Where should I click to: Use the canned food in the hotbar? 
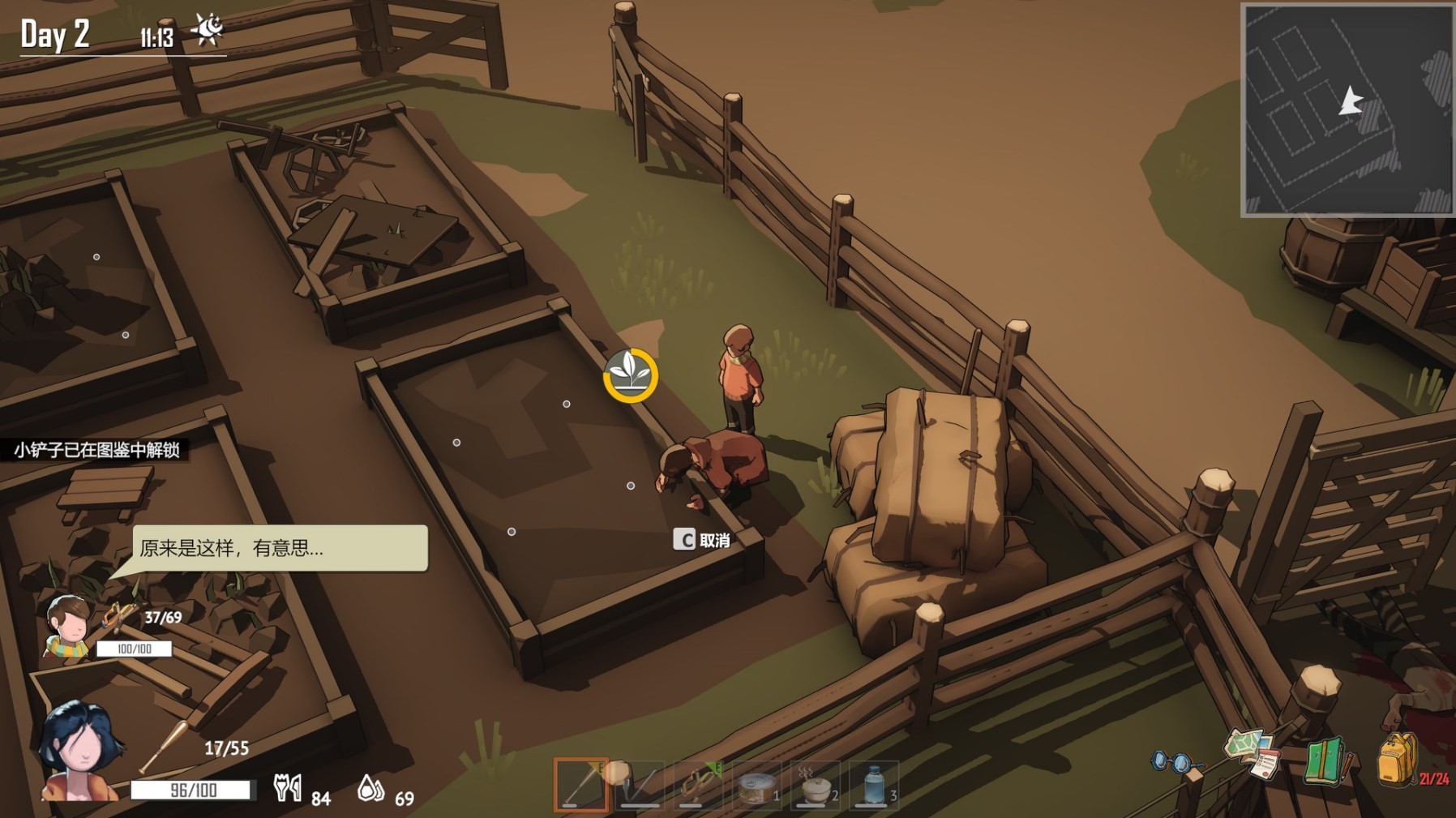tap(756, 785)
